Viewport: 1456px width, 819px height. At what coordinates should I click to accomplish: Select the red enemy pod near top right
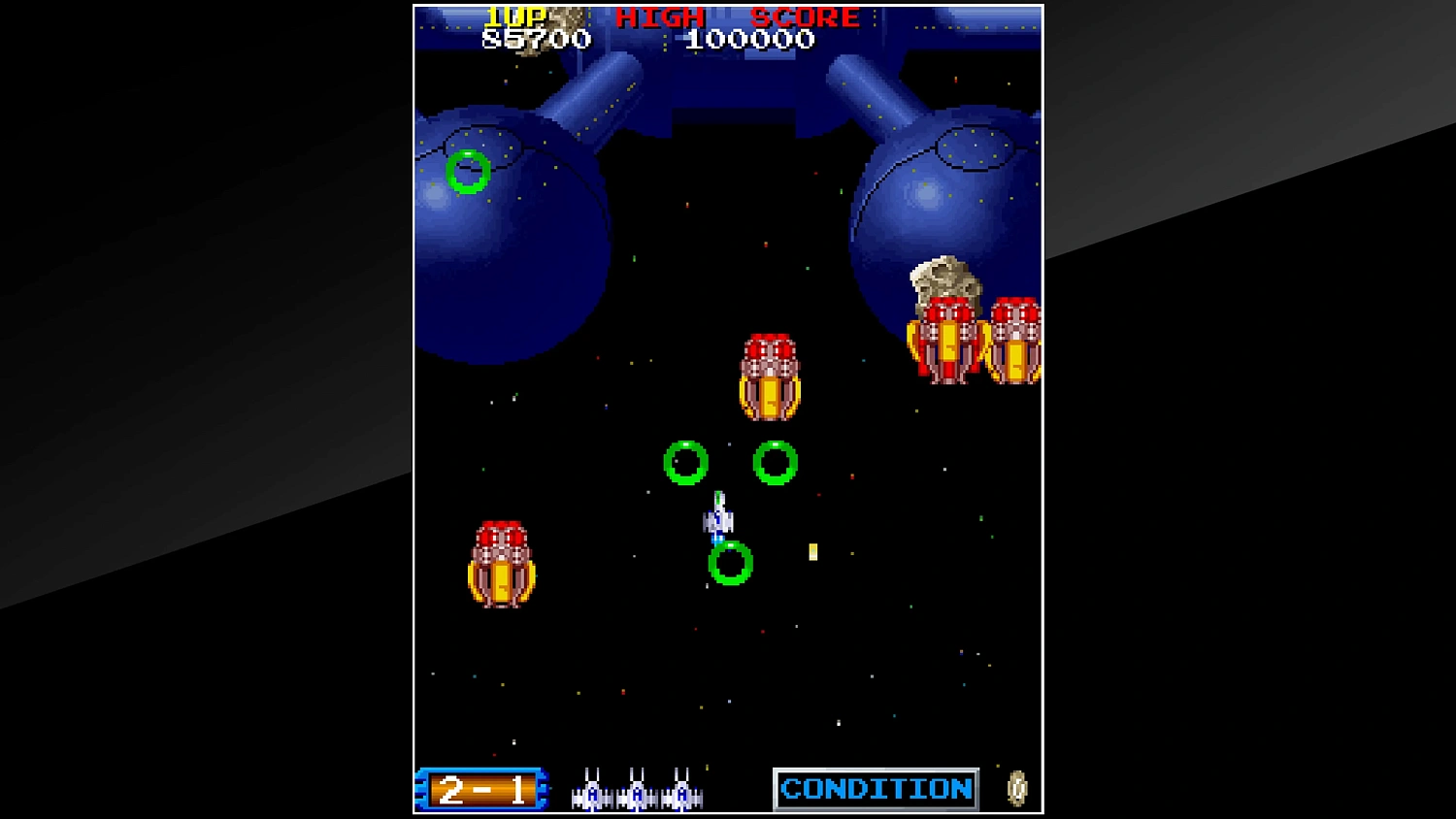point(947,340)
